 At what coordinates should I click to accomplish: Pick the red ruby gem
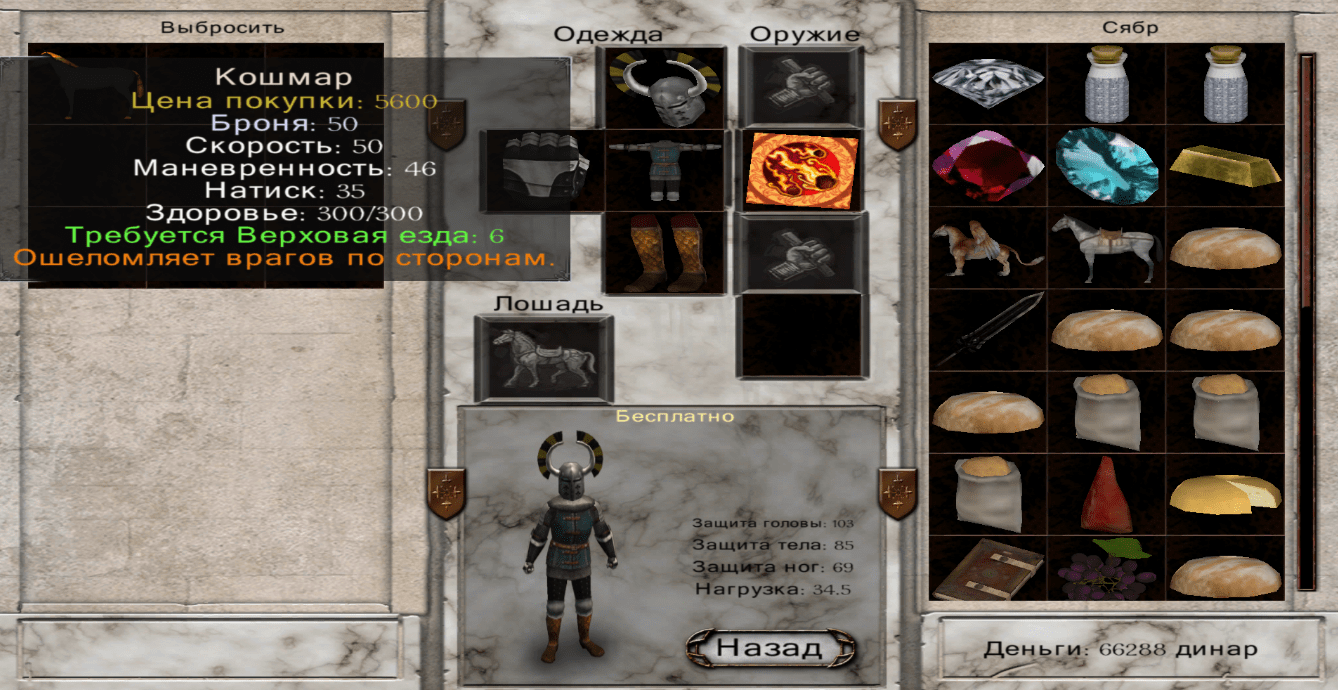click(988, 166)
